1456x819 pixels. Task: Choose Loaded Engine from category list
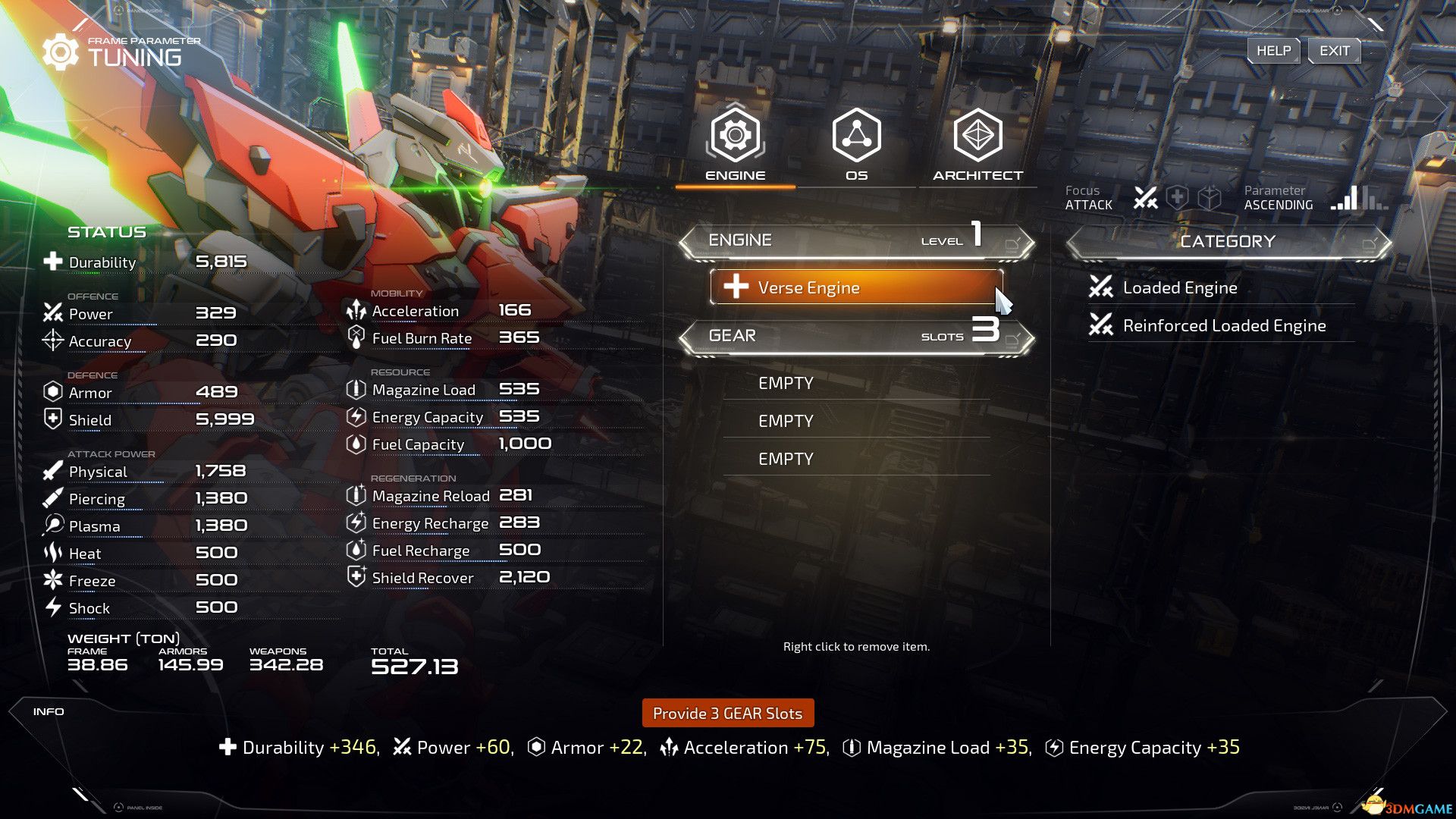[x=1179, y=287]
